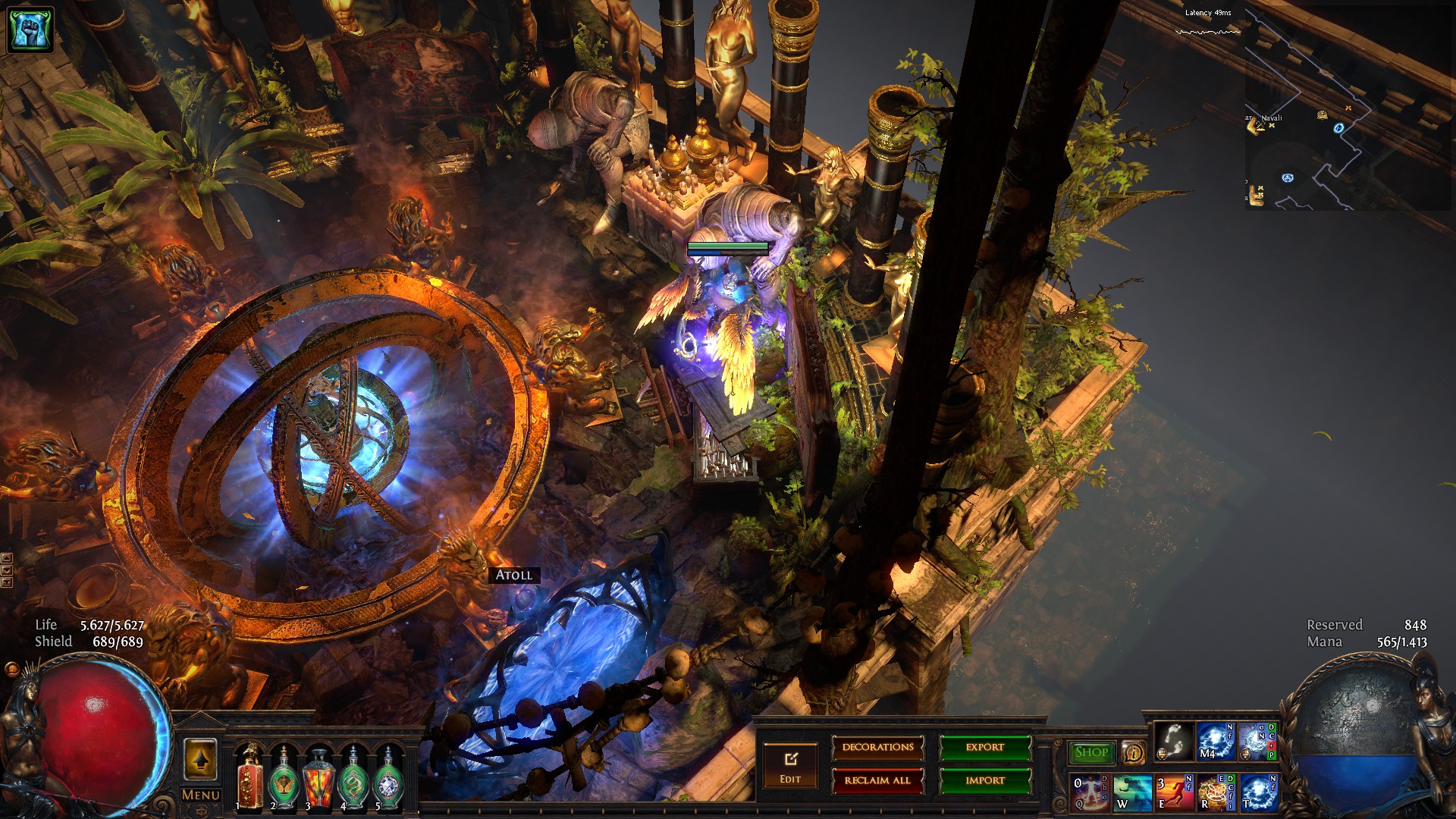Toggle hideout Edit mode
The height and width of the screenshot is (819, 1456).
pos(790,766)
